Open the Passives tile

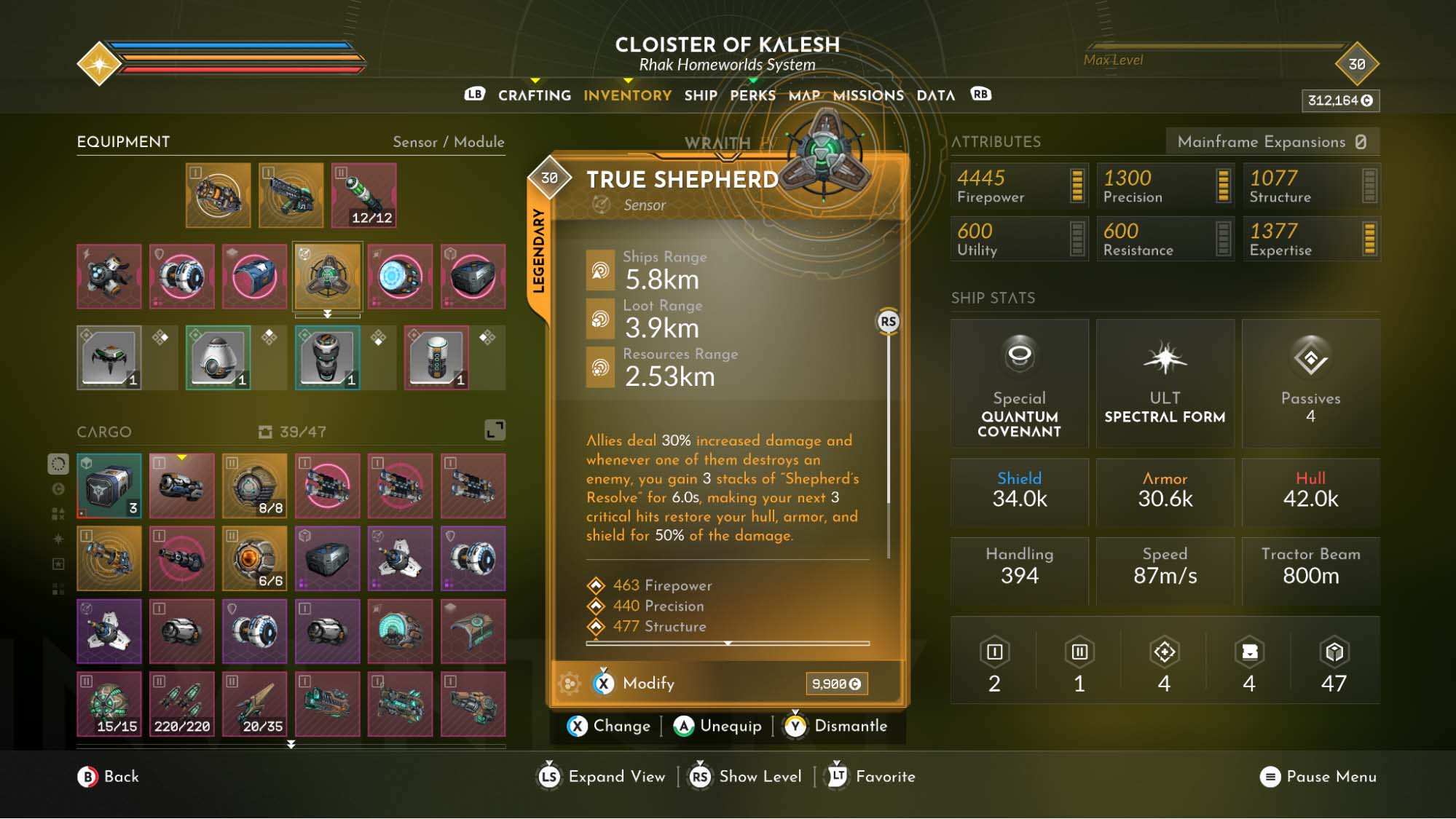[x=1310, y=384]
